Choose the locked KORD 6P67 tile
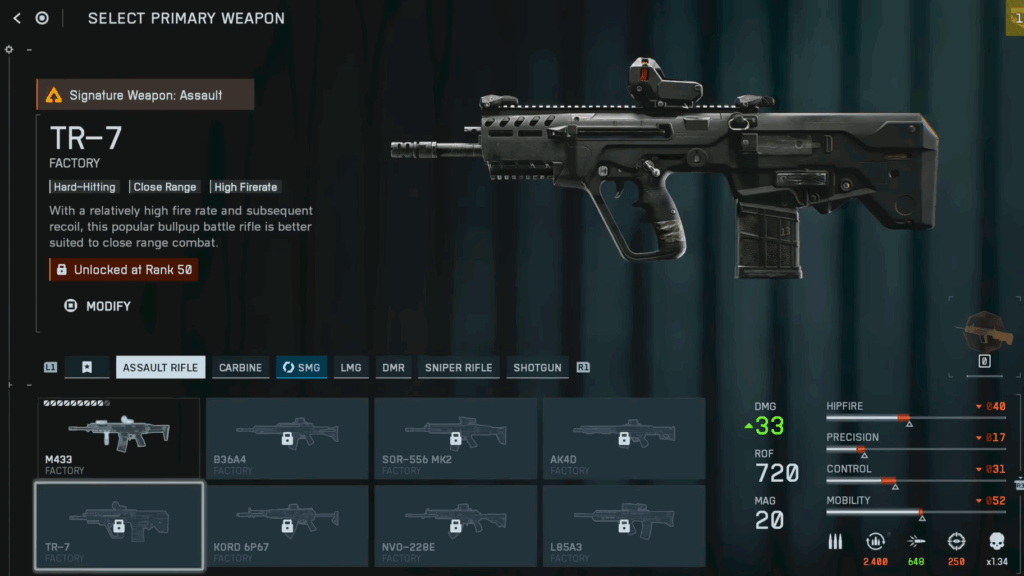This screenshot has width=1024, height=576. click(287, 526)
